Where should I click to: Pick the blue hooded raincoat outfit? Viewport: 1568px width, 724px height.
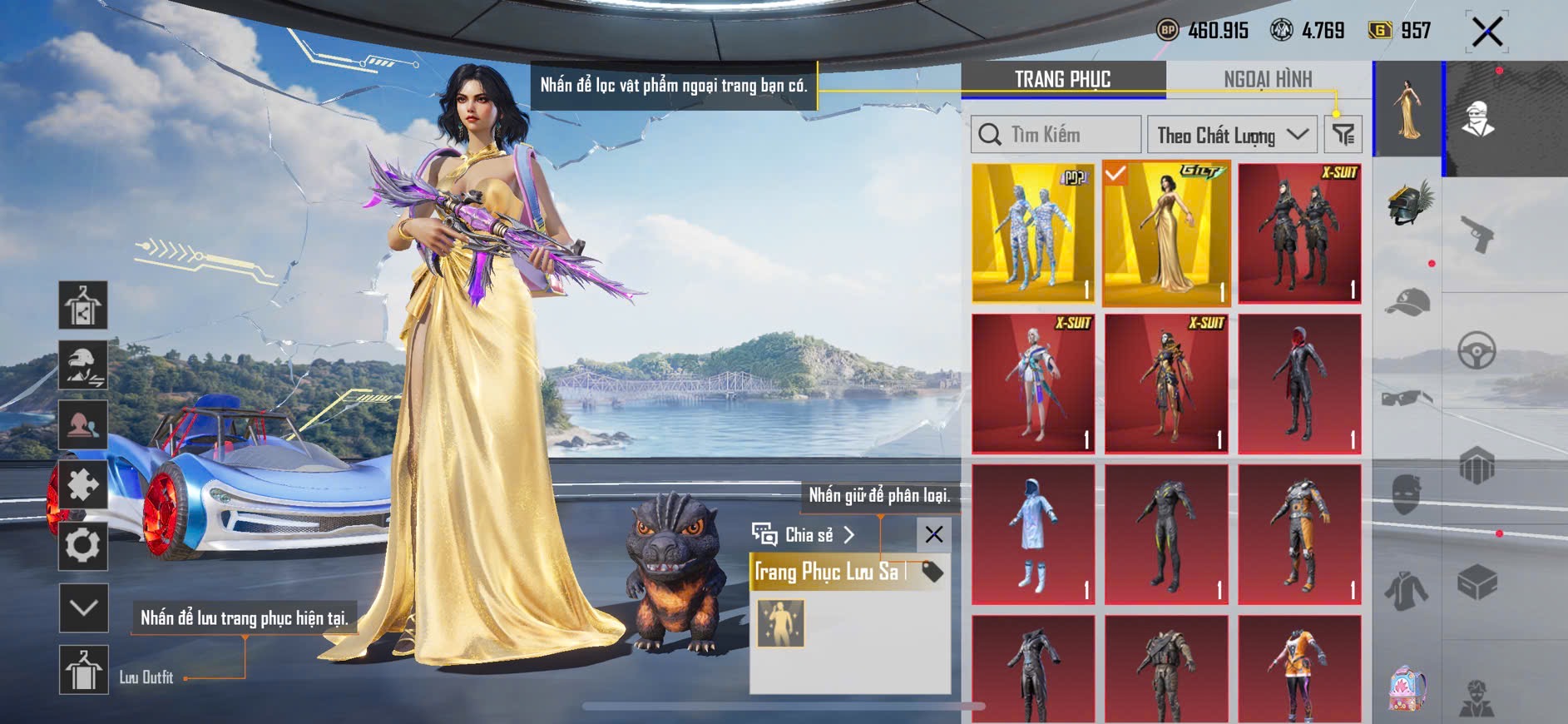(x=1033, y=534)
